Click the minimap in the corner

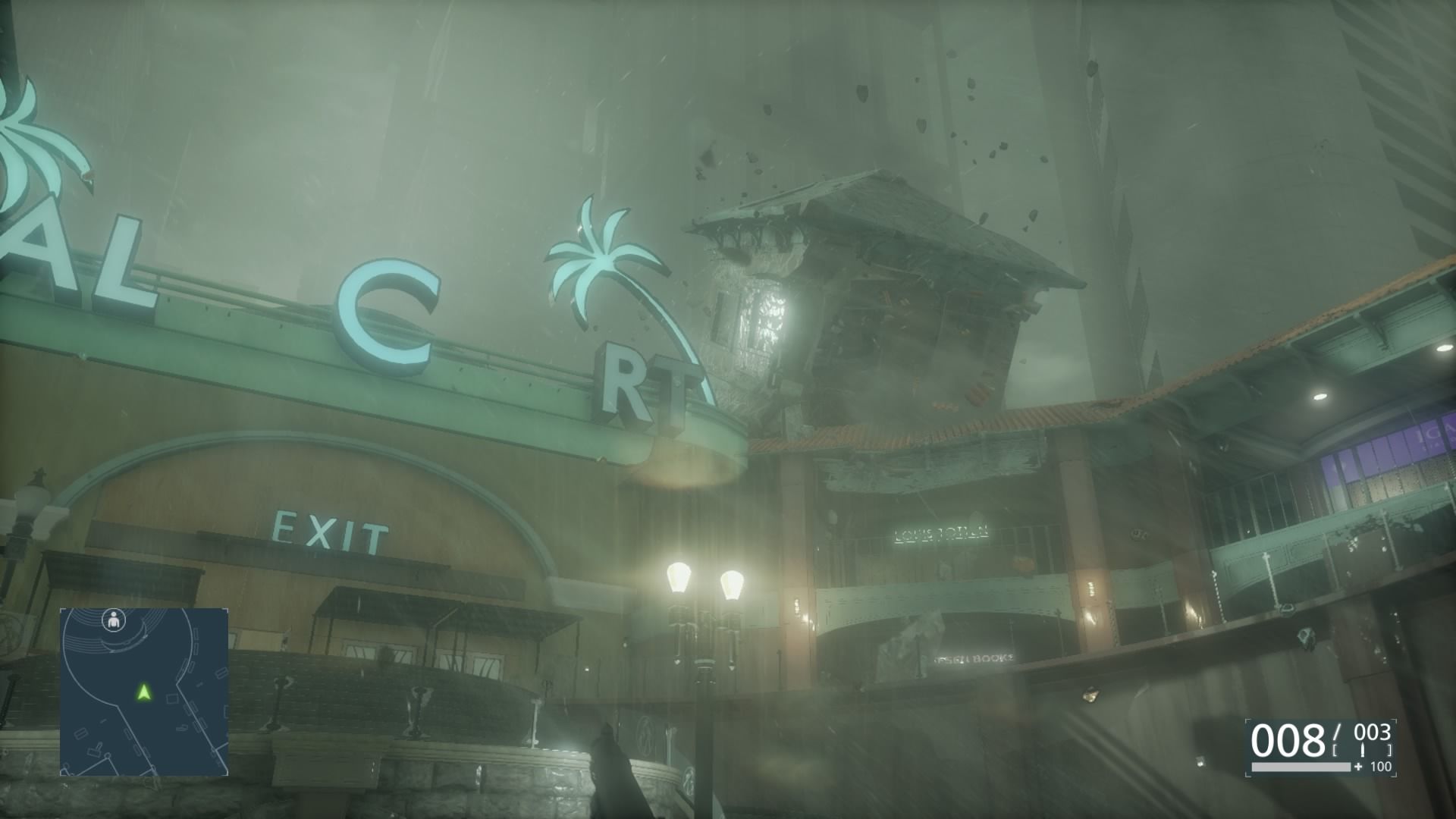point(144,692)
